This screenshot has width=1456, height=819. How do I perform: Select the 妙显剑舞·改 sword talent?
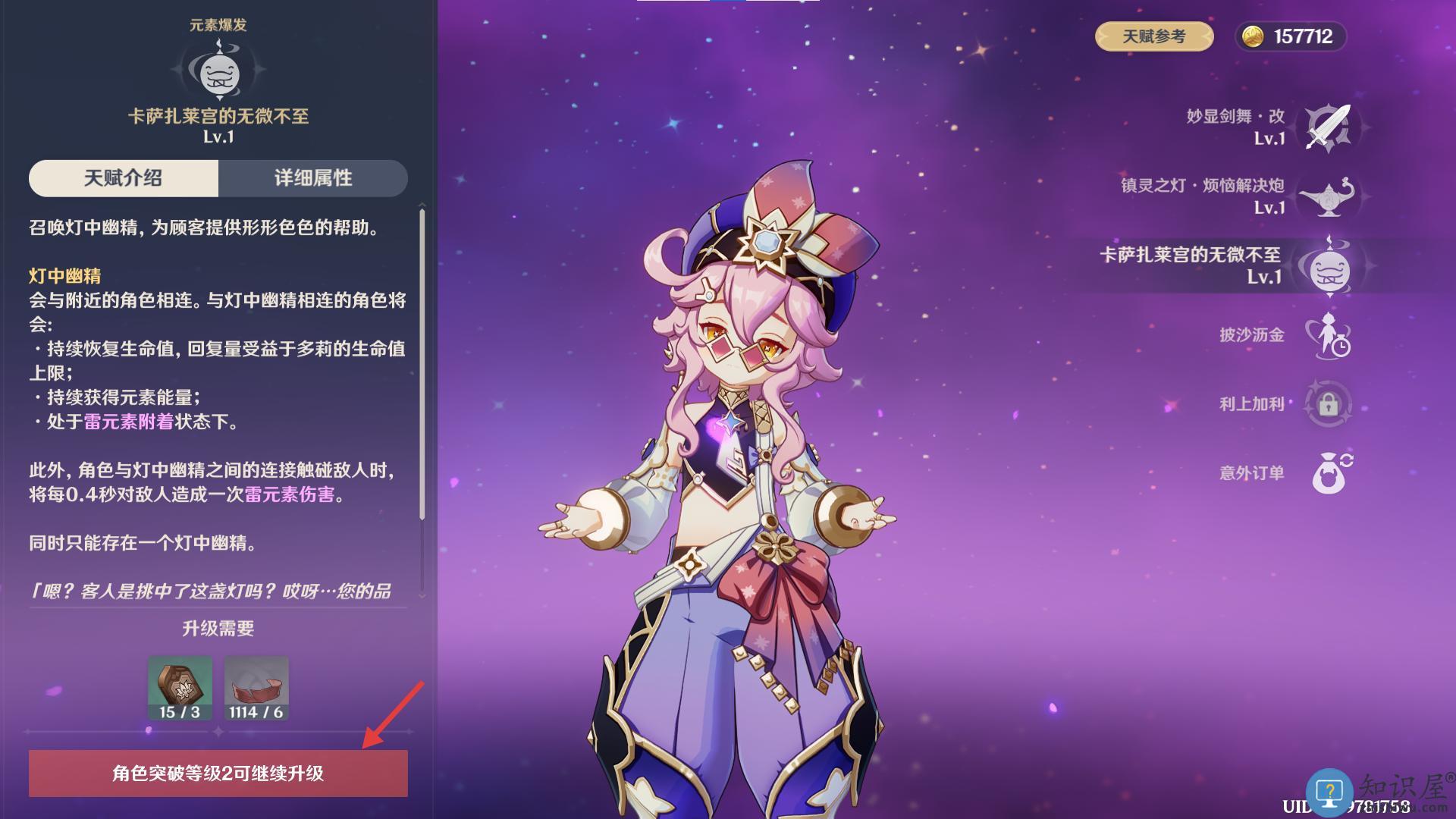point(1328,127)
